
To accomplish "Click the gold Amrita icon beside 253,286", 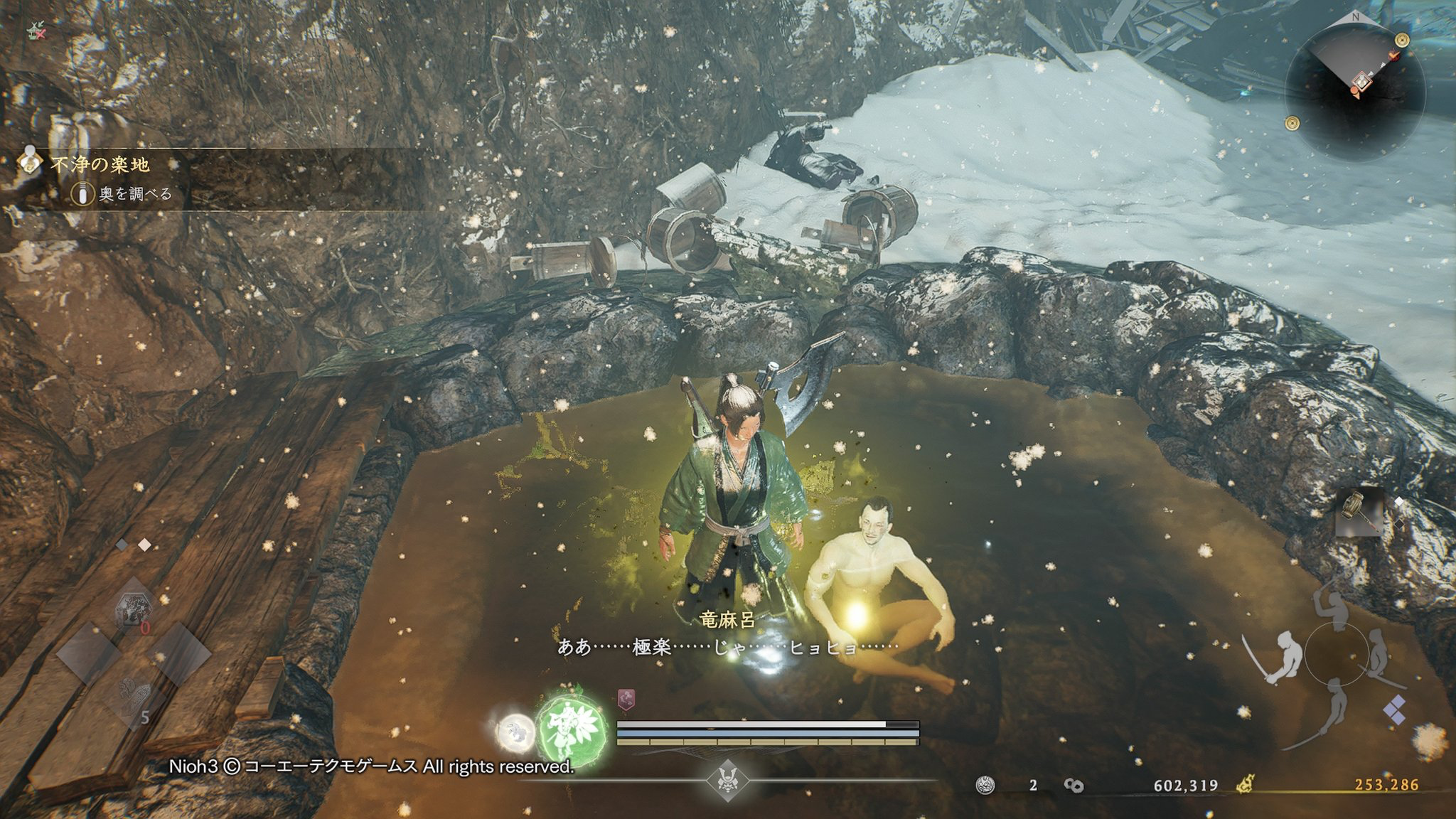I will 1244,785.
